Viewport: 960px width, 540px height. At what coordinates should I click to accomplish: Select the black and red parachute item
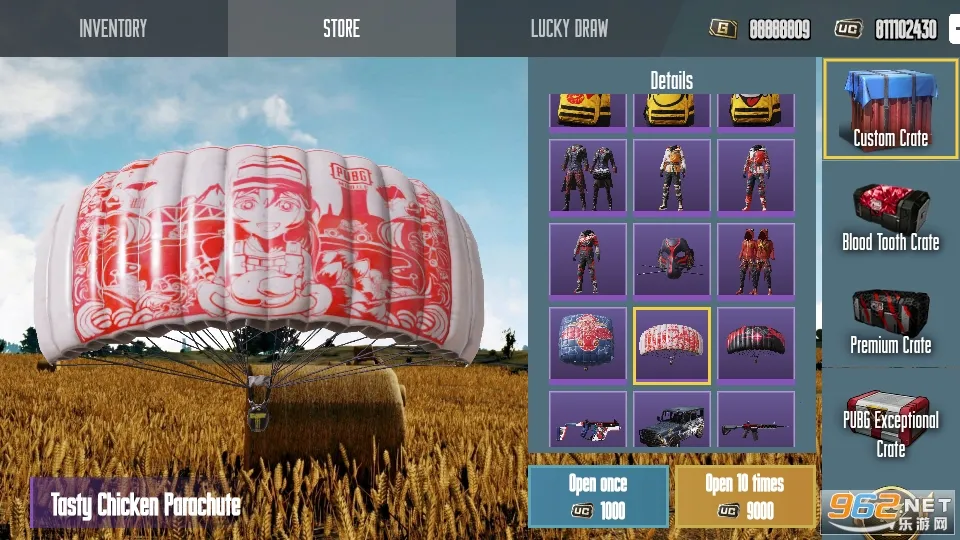(x=756, y=345)
